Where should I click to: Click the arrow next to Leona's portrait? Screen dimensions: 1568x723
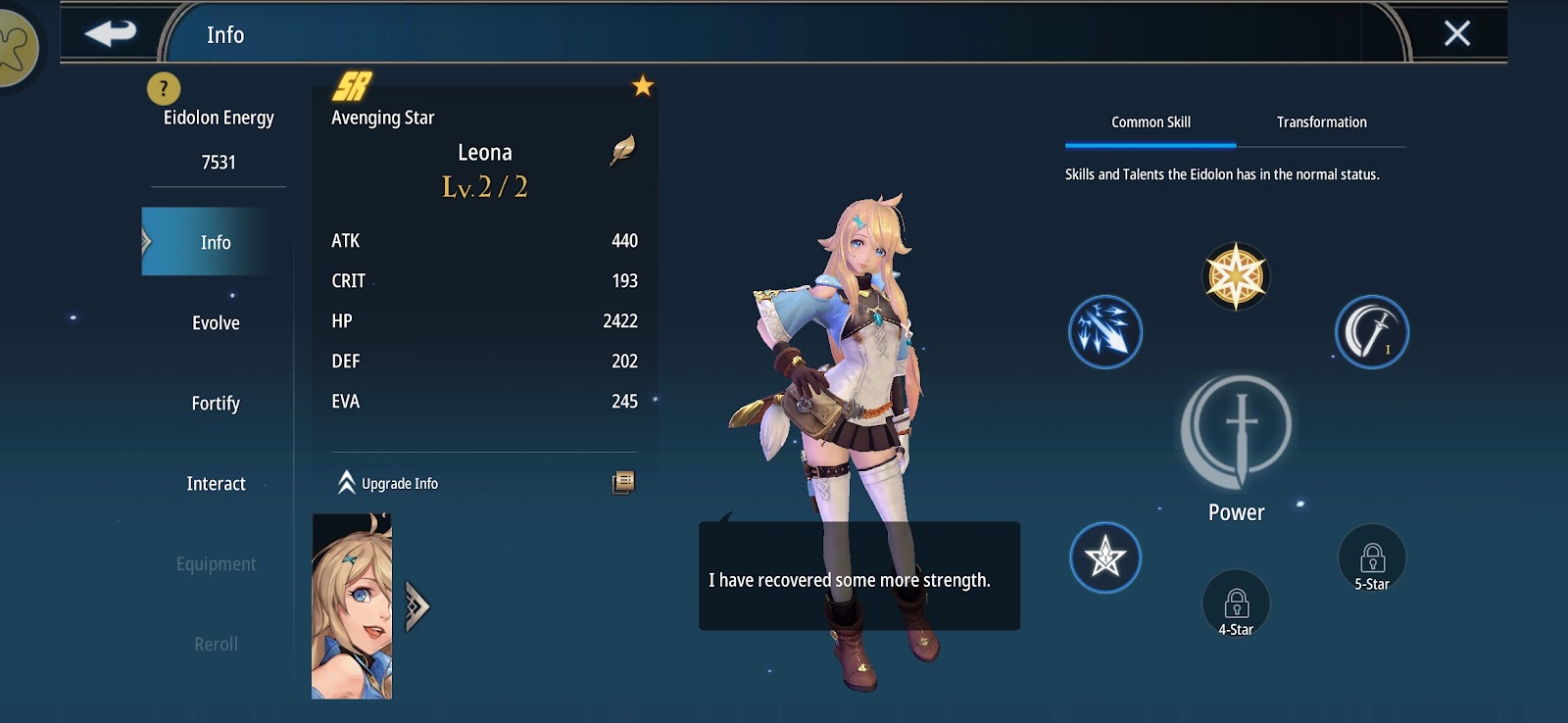(x=417, y=606)
